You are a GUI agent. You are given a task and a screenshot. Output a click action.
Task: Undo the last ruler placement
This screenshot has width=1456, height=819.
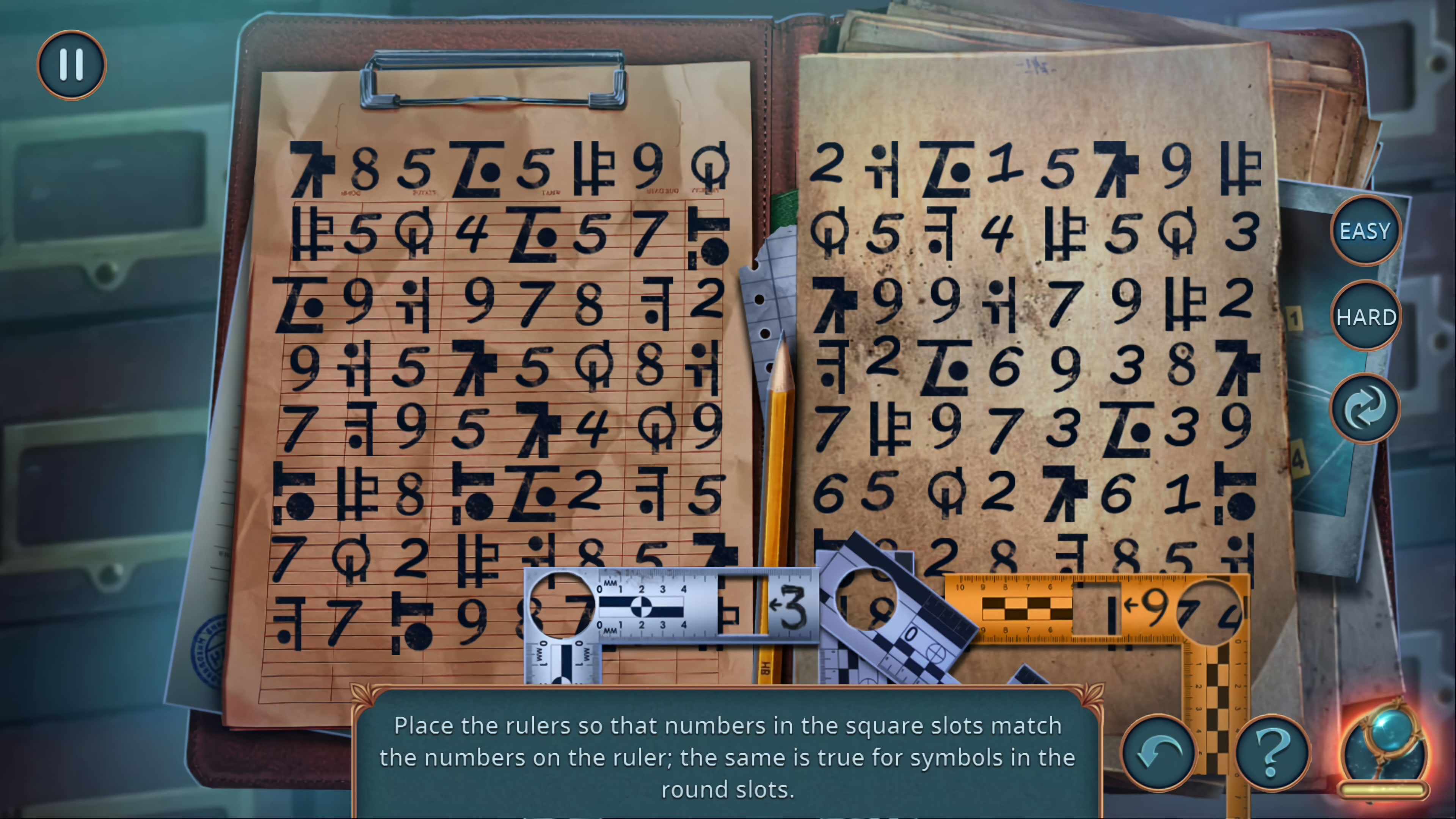tap(1160, 752)
